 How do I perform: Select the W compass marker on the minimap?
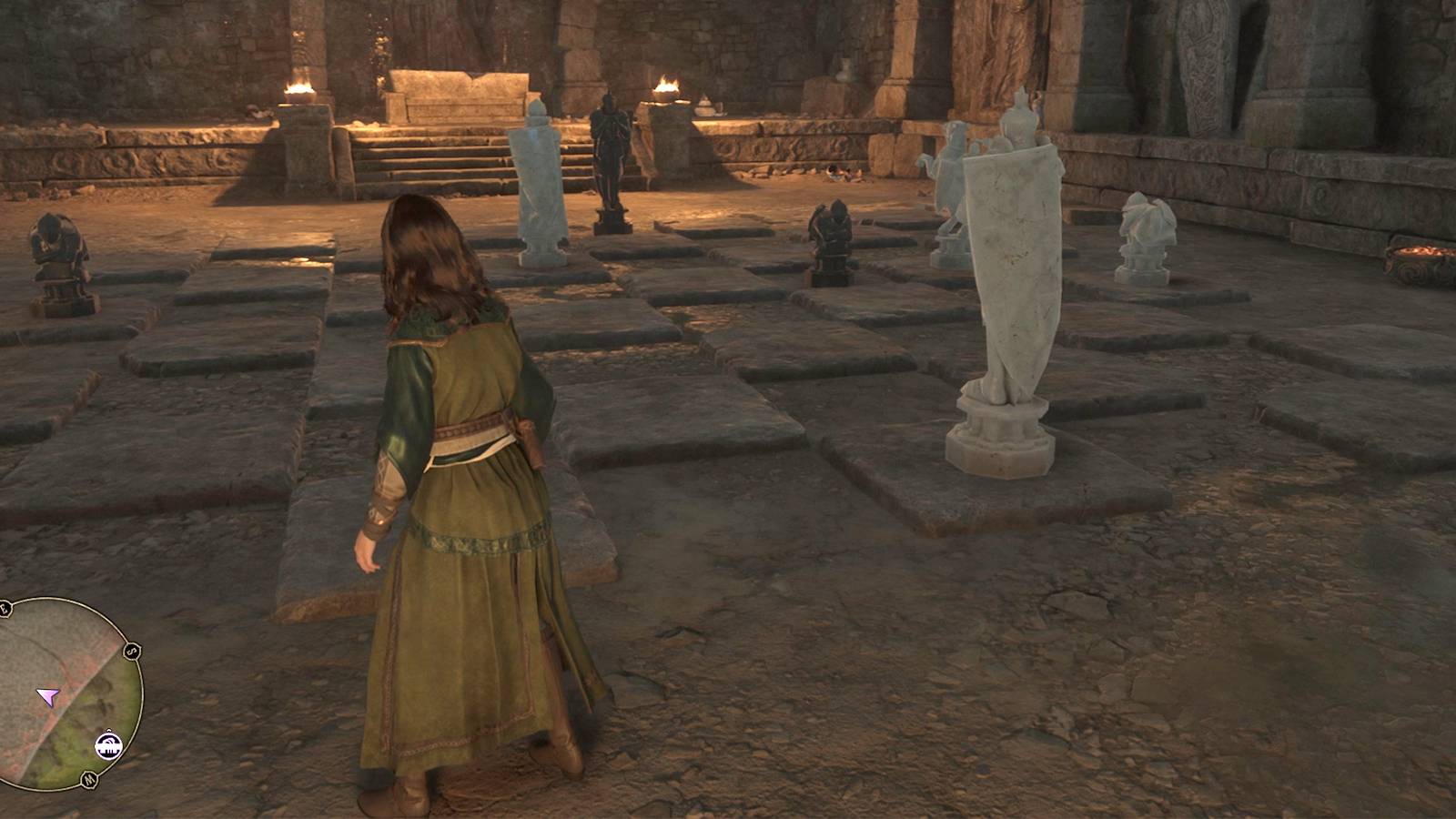[x=89, y=778]
